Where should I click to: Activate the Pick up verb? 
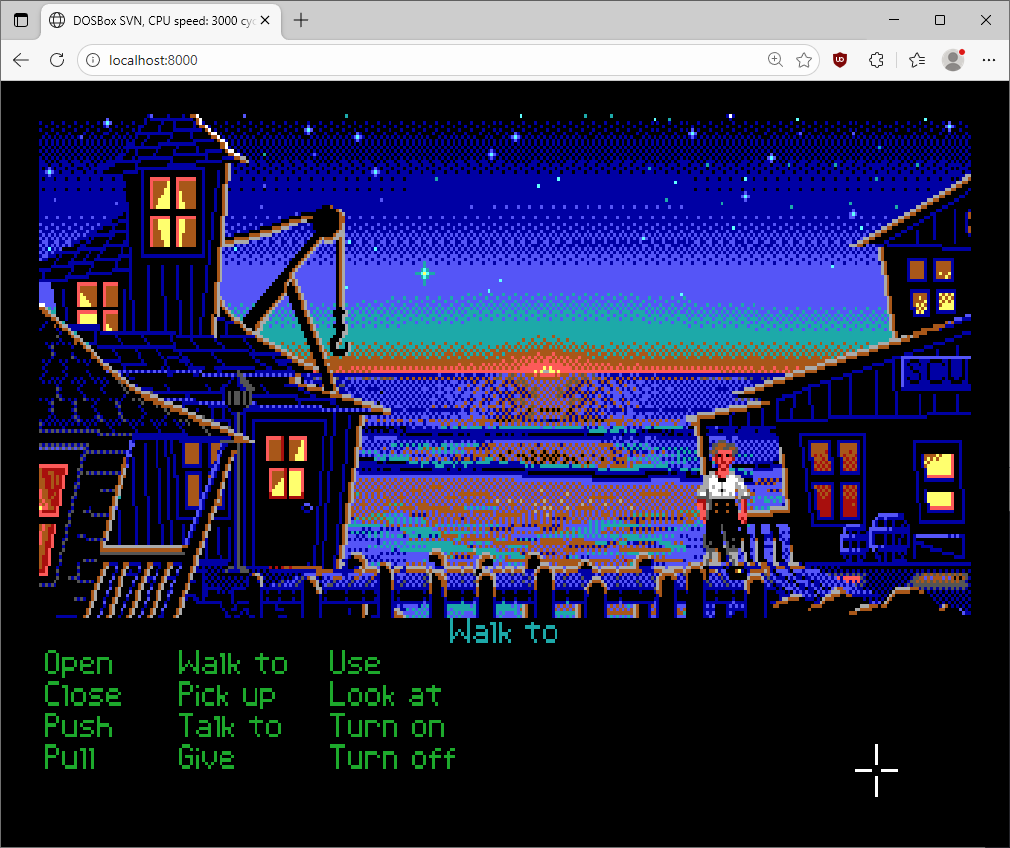227,695
